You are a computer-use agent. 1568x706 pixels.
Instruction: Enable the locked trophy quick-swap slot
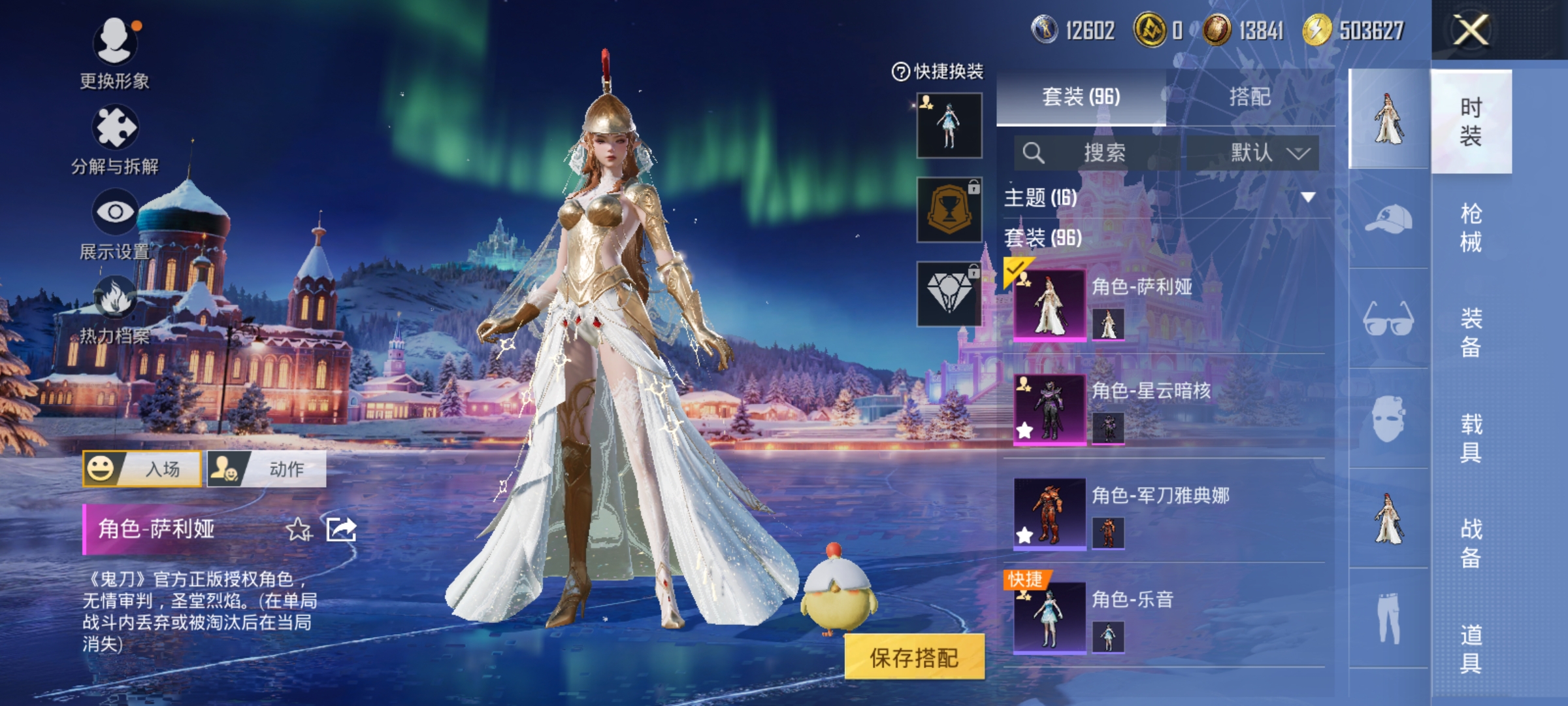pos(951,210)
